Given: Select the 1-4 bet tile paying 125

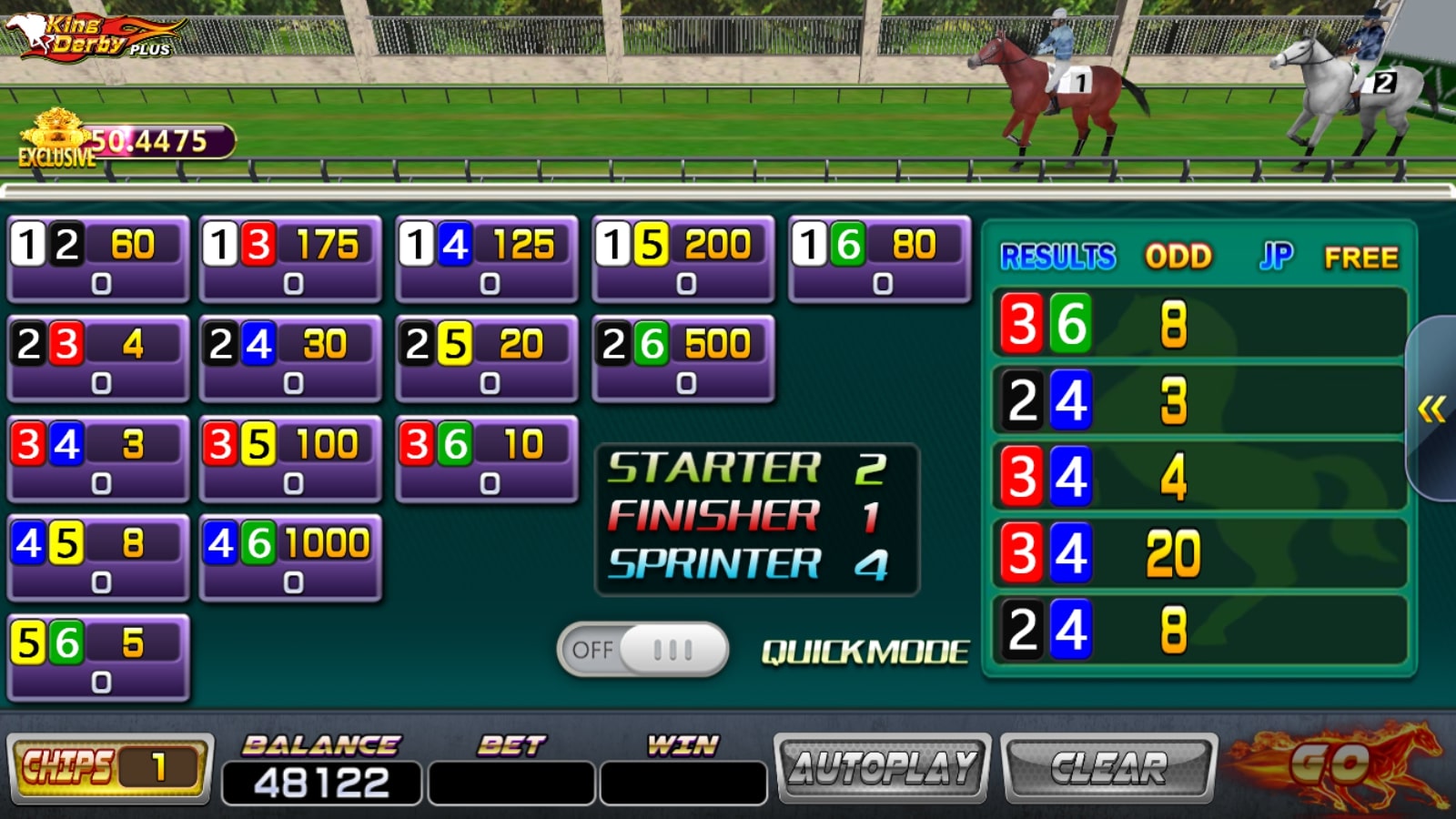Looking at the screenshot, I should click(x=487, y=259).
